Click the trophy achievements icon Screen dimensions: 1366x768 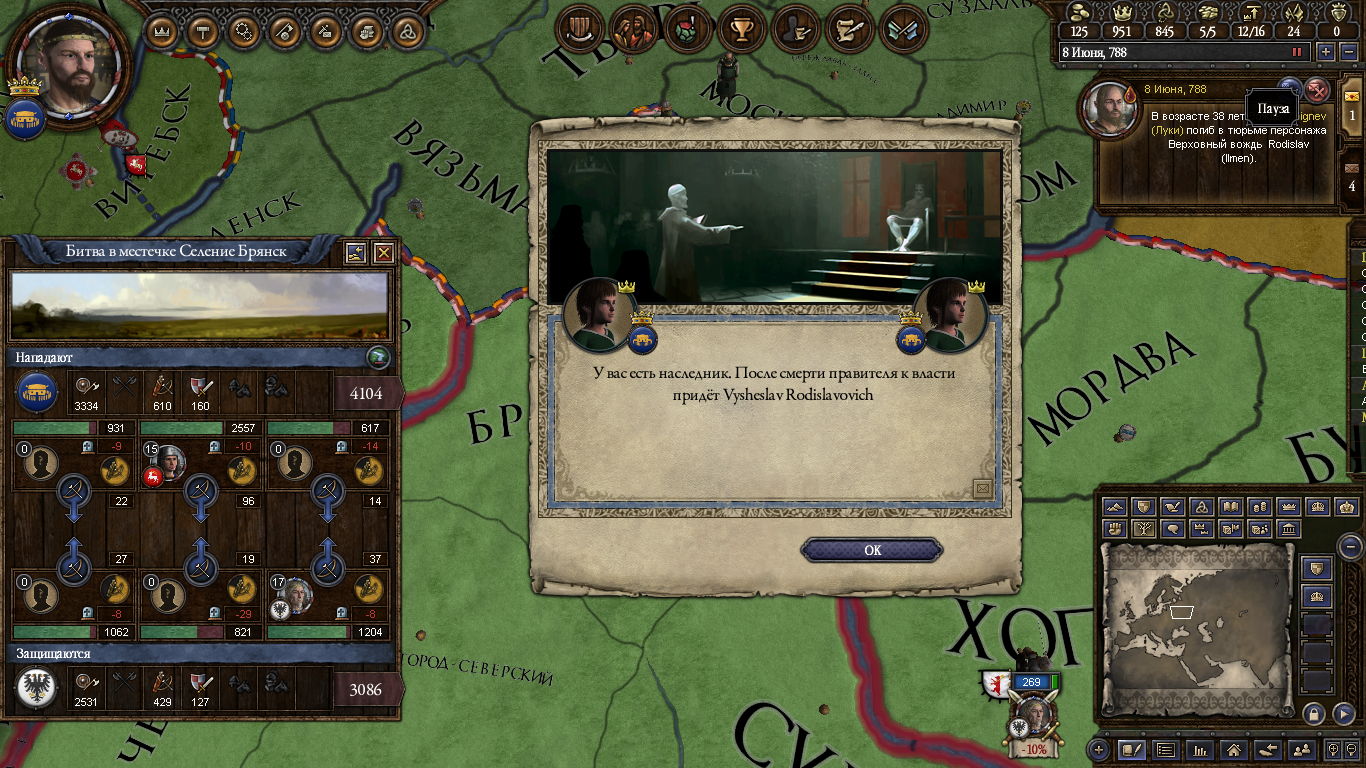coord(741,30)
